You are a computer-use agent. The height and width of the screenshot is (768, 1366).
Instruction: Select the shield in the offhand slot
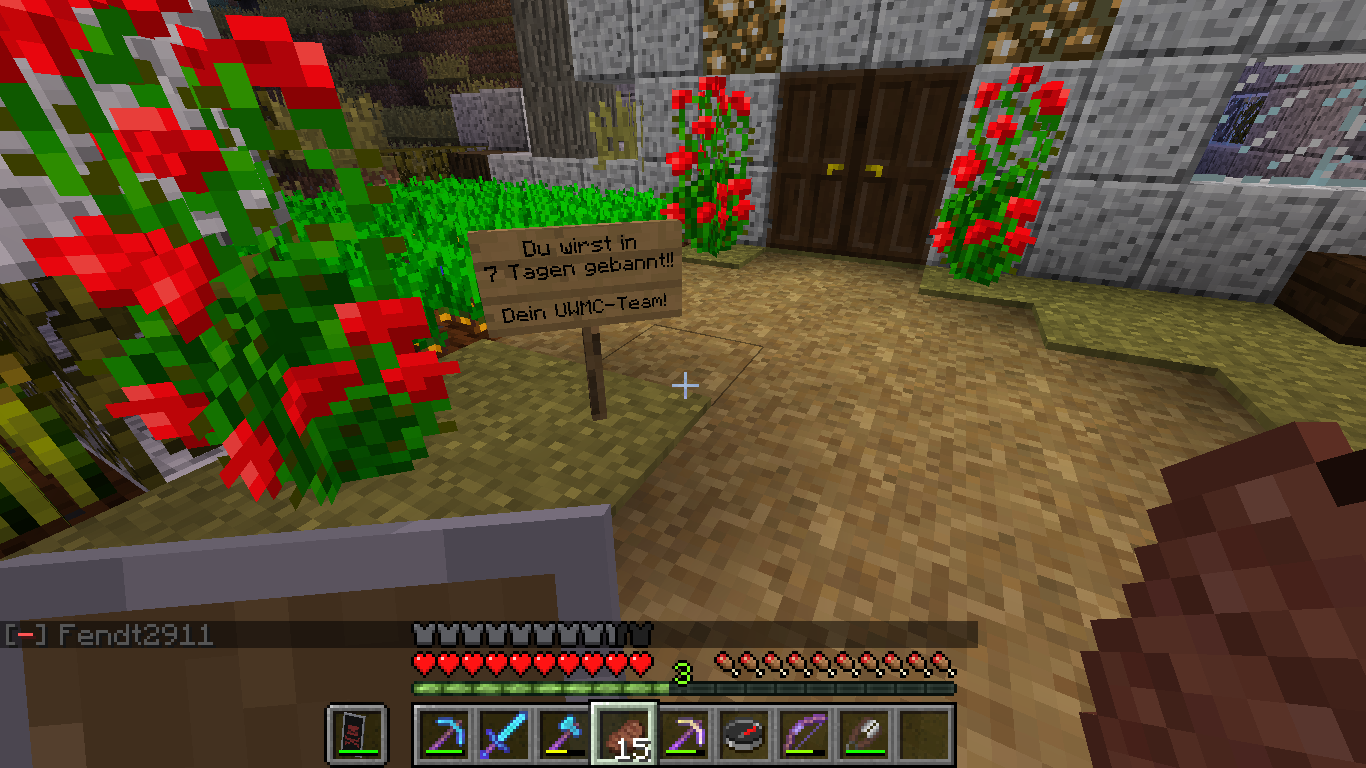356,734
